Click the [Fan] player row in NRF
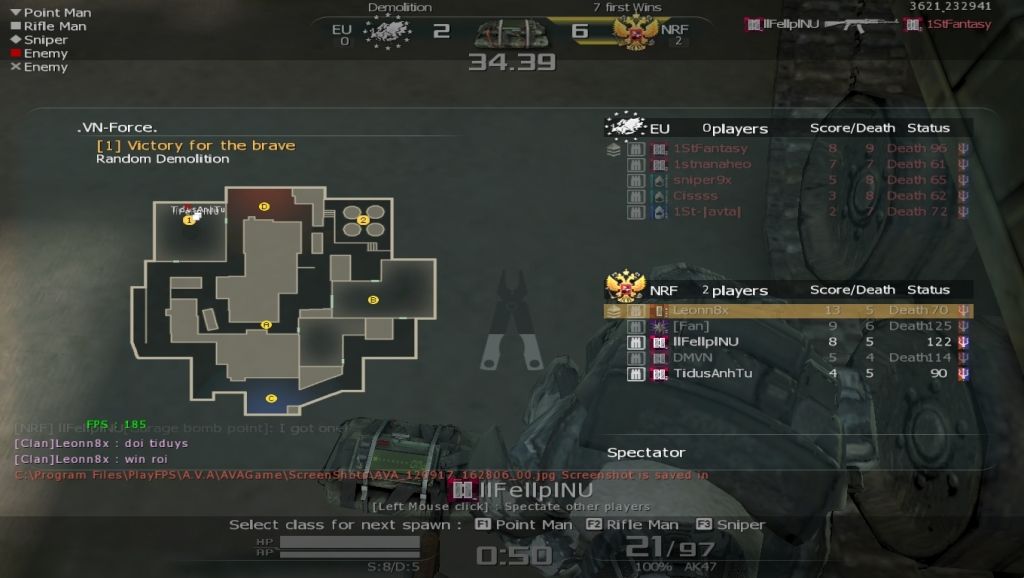Screen dimensions: 1024x578 [x=691, y=326]
